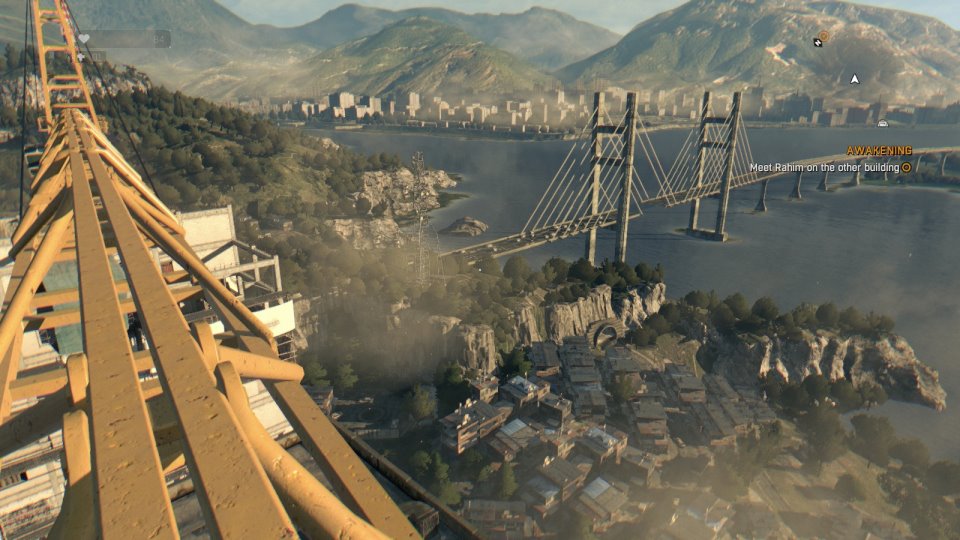Click the white player arrow on the minimap
Viewport: 960px width, 540px height.
854,78
